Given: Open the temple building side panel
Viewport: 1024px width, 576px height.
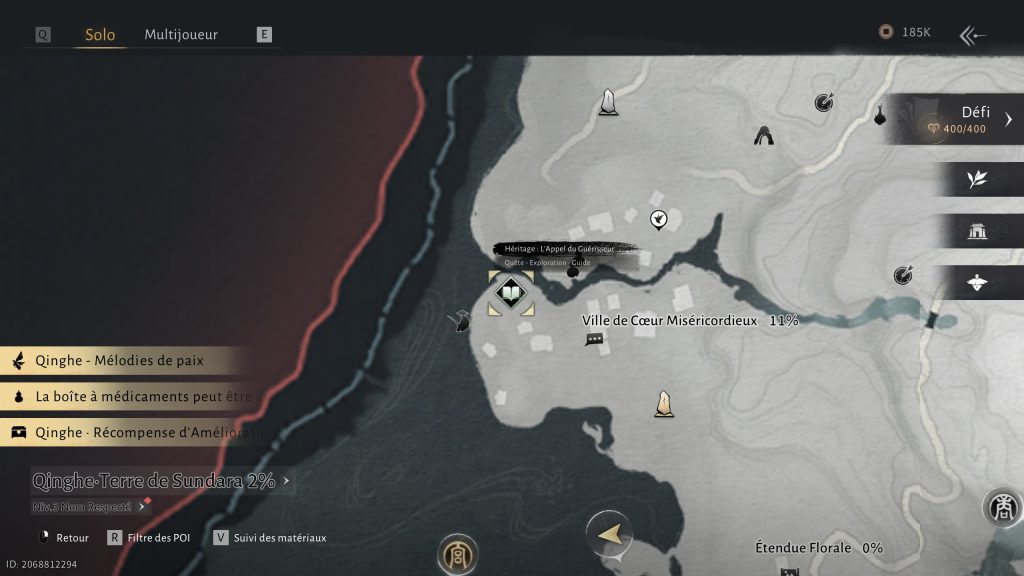Looking at the screenshot, I should click(977, 231).
